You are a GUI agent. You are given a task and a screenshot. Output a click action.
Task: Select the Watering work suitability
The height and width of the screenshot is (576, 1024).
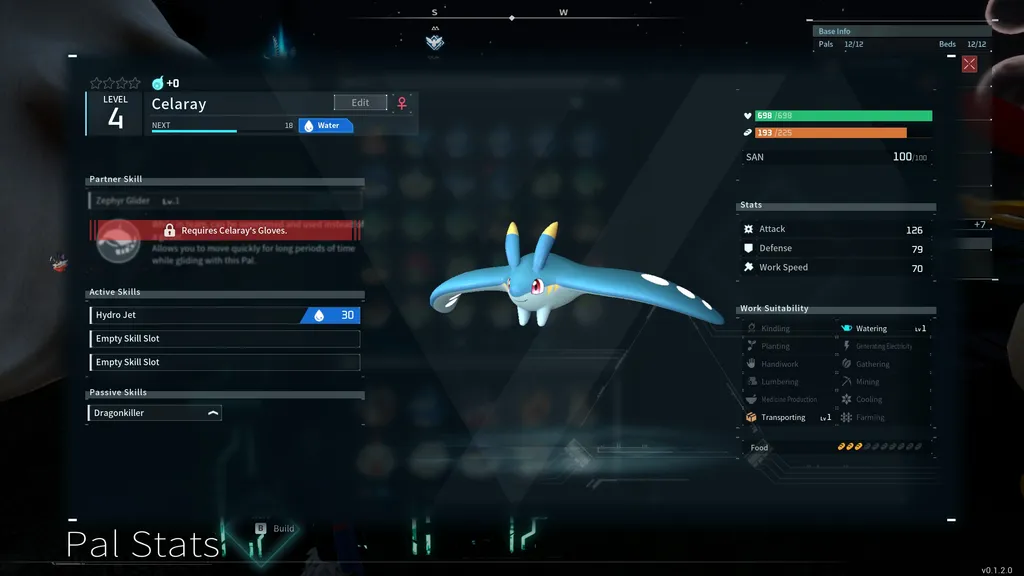(x=883, y=328)
